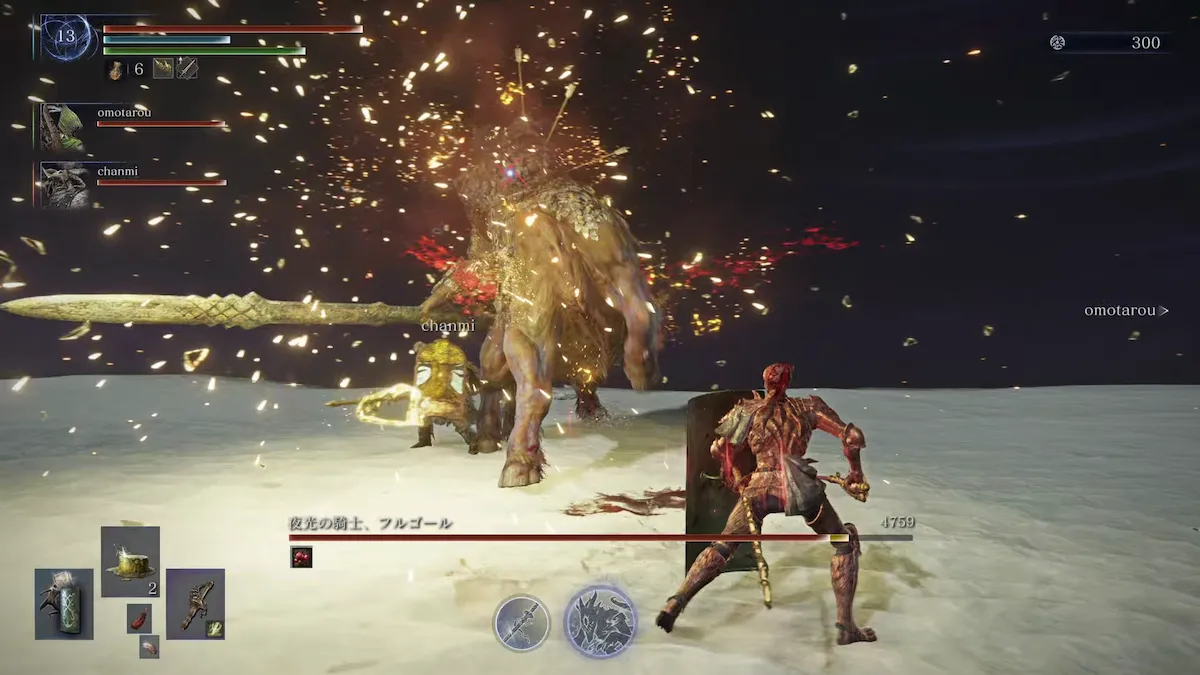Choose the small red pouch item slot
Viewport: 1200px width, 675px height.
[139, 618]
